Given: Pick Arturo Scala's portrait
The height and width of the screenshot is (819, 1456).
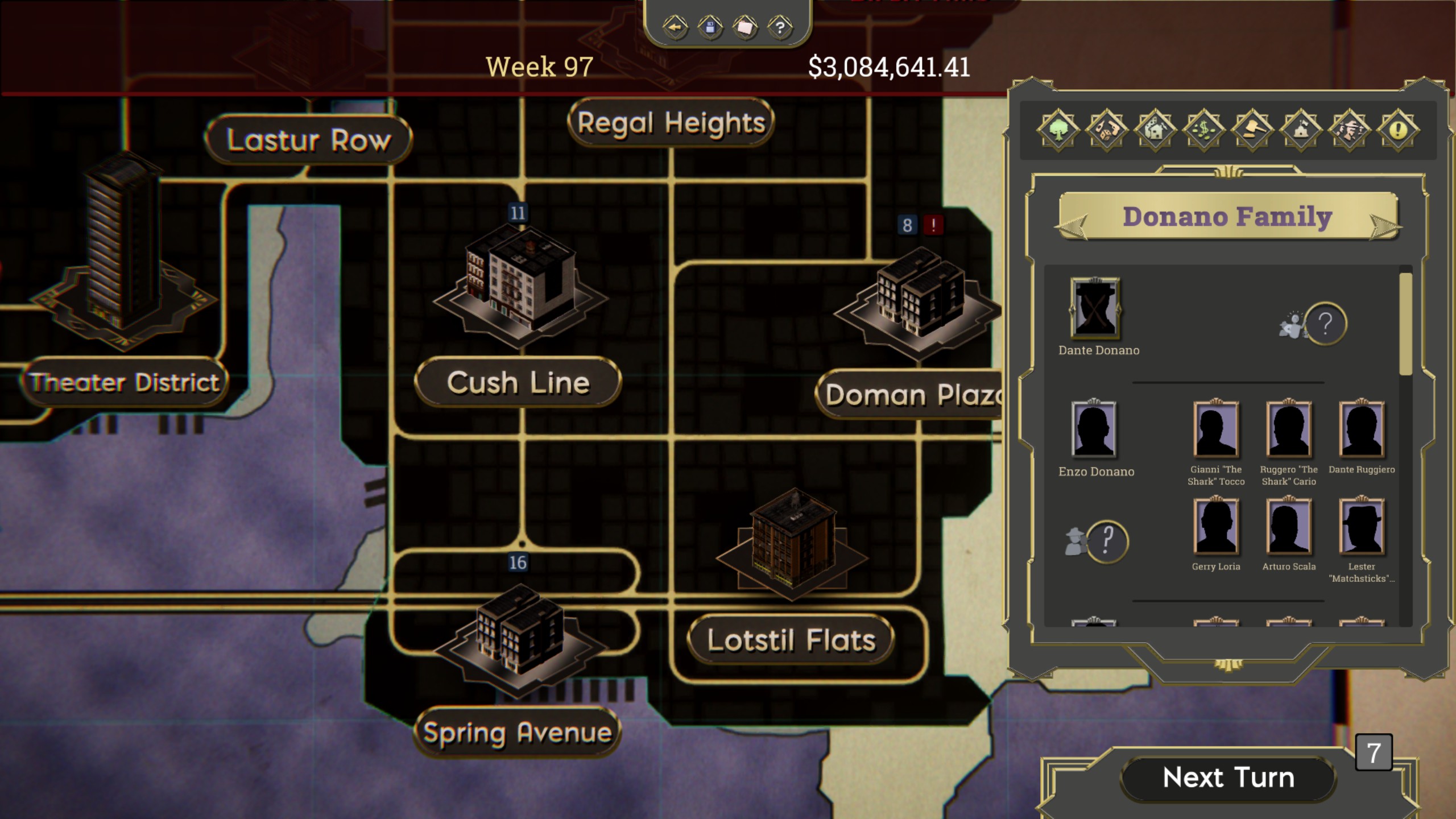Looking at the screenshot, I should (x=1289, y=527).
